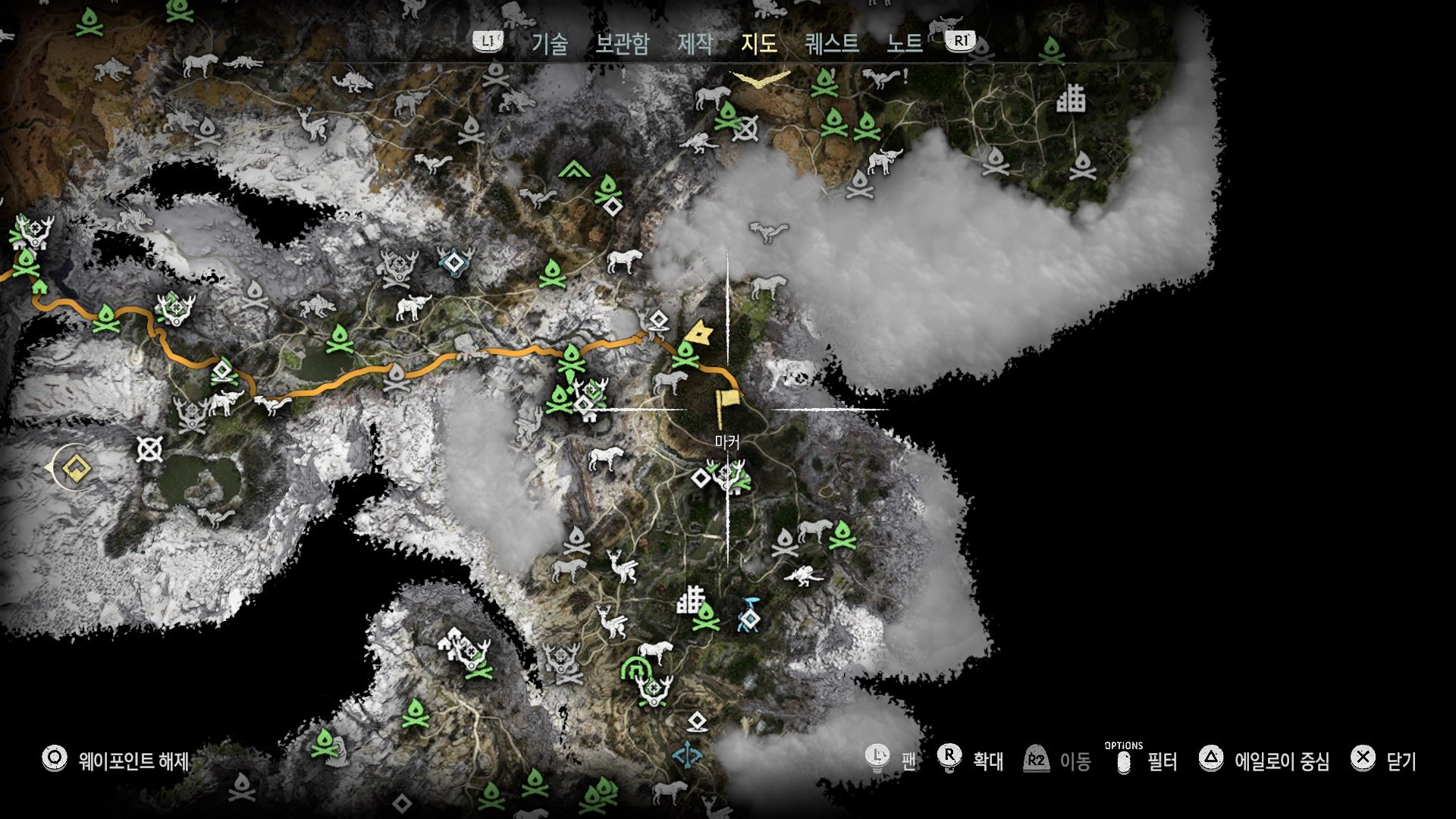Image resolution: width=1456 pixels, height=819 pixels.
Task: Click the highlighted 지도 tab
Action: [x=759, y=43]
